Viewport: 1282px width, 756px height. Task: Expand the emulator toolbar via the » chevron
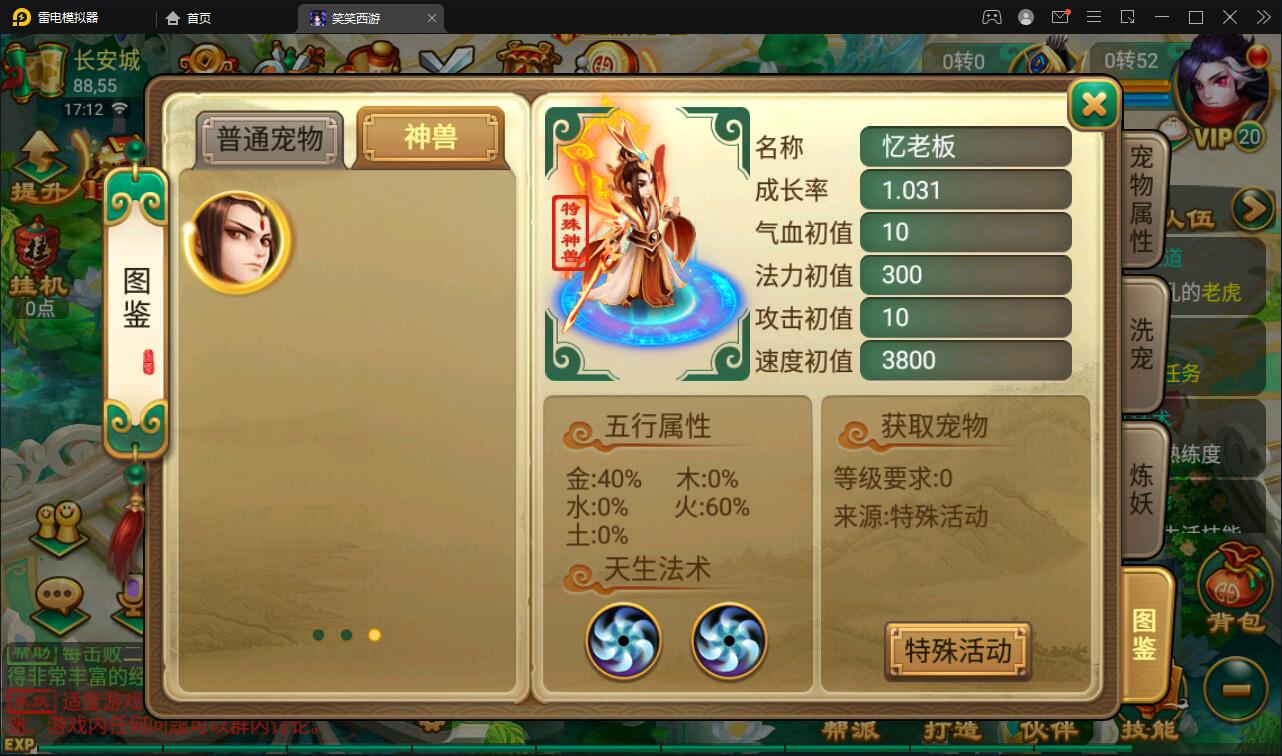[x=1263, y=17]
